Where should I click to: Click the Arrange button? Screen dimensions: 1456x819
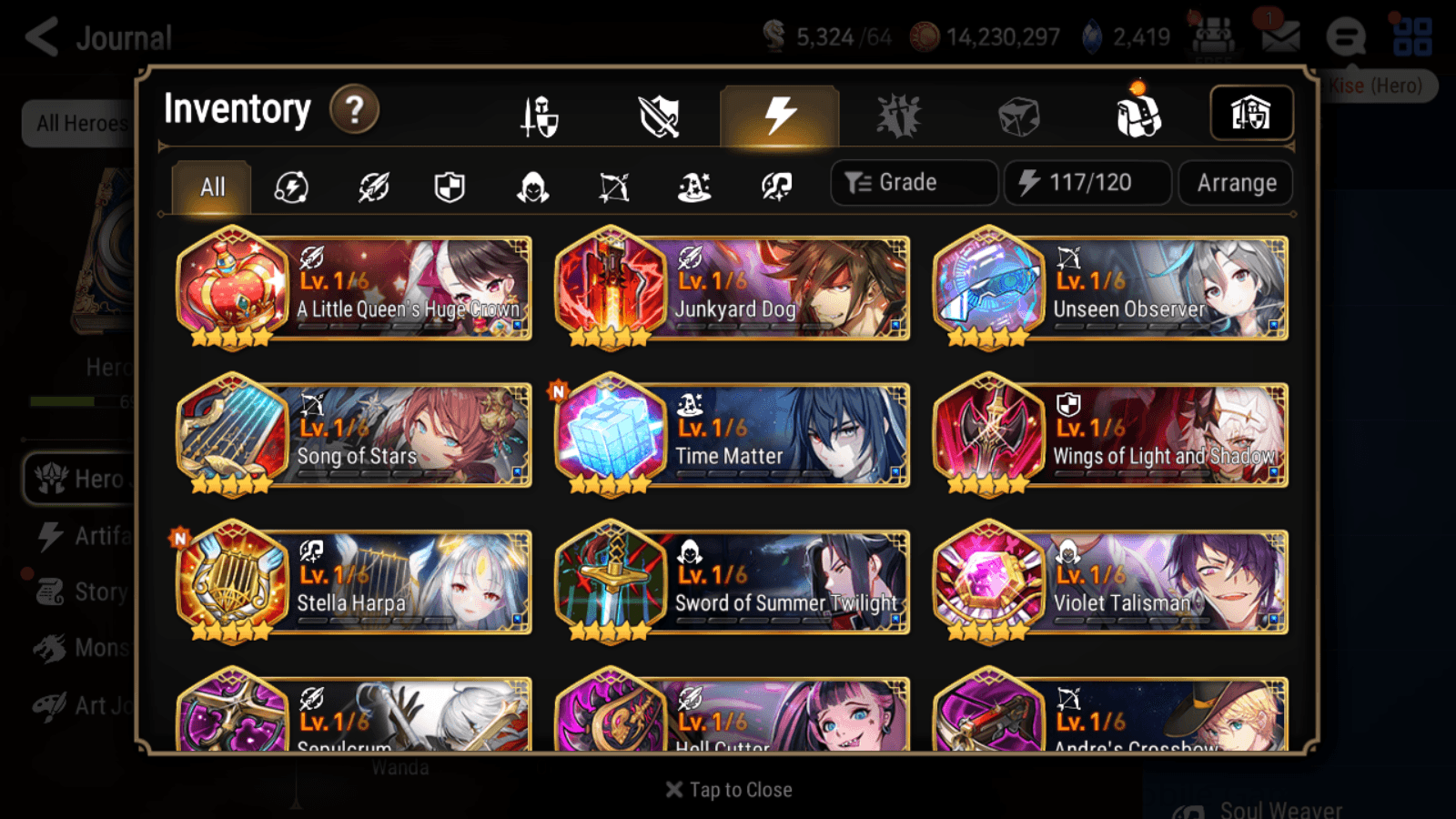click(1234, 183)
